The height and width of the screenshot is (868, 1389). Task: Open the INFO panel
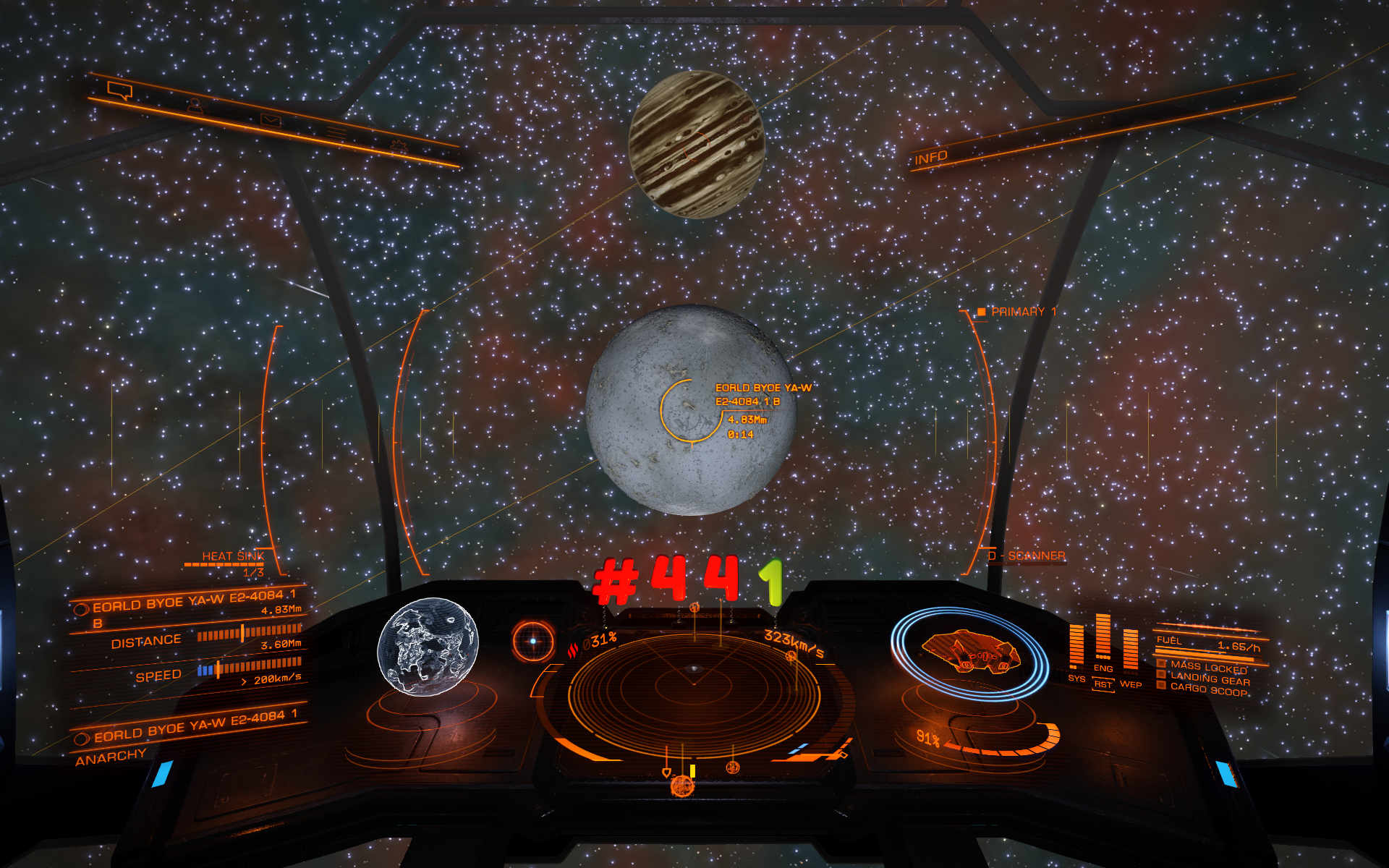(x=930, y=158)
